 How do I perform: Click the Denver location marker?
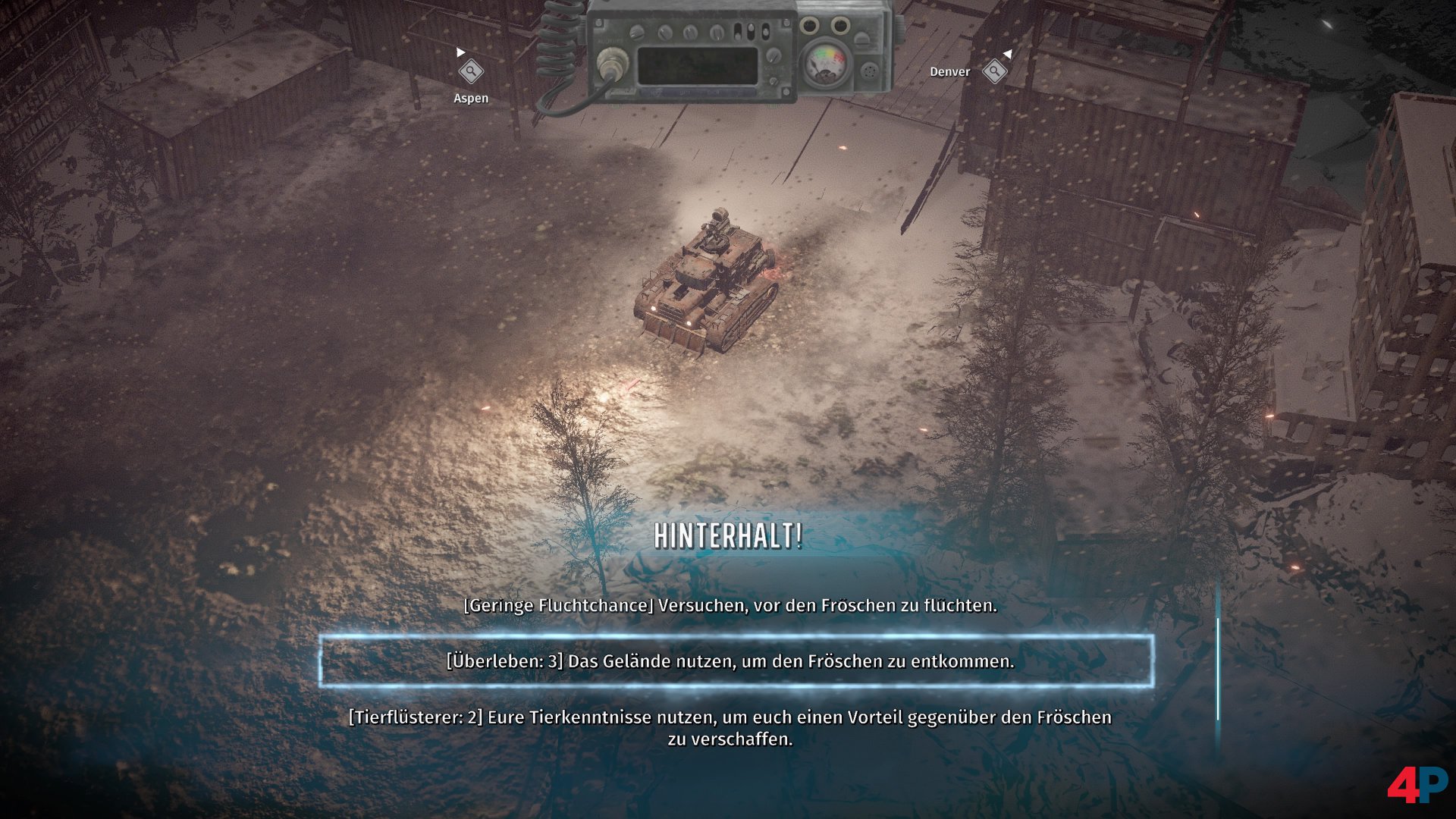tap(993, 71)
